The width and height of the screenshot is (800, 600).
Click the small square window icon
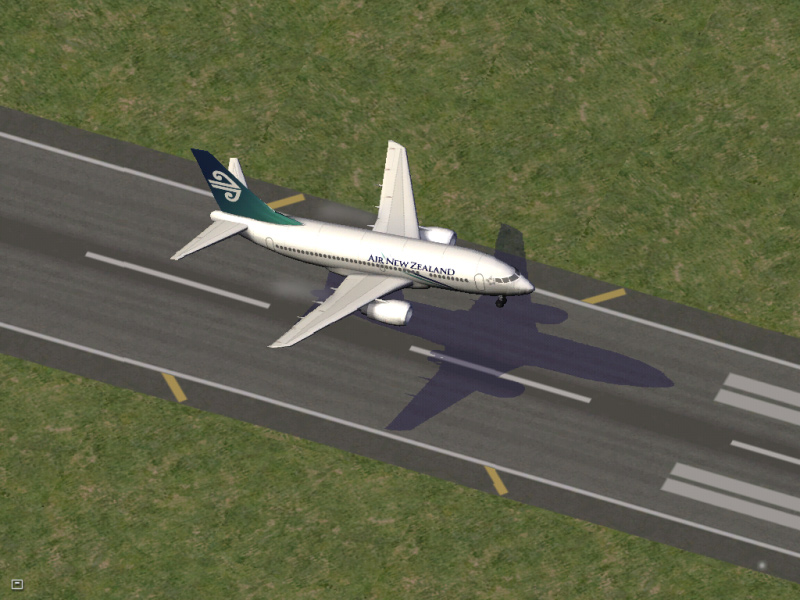click(x=17, y=585)
